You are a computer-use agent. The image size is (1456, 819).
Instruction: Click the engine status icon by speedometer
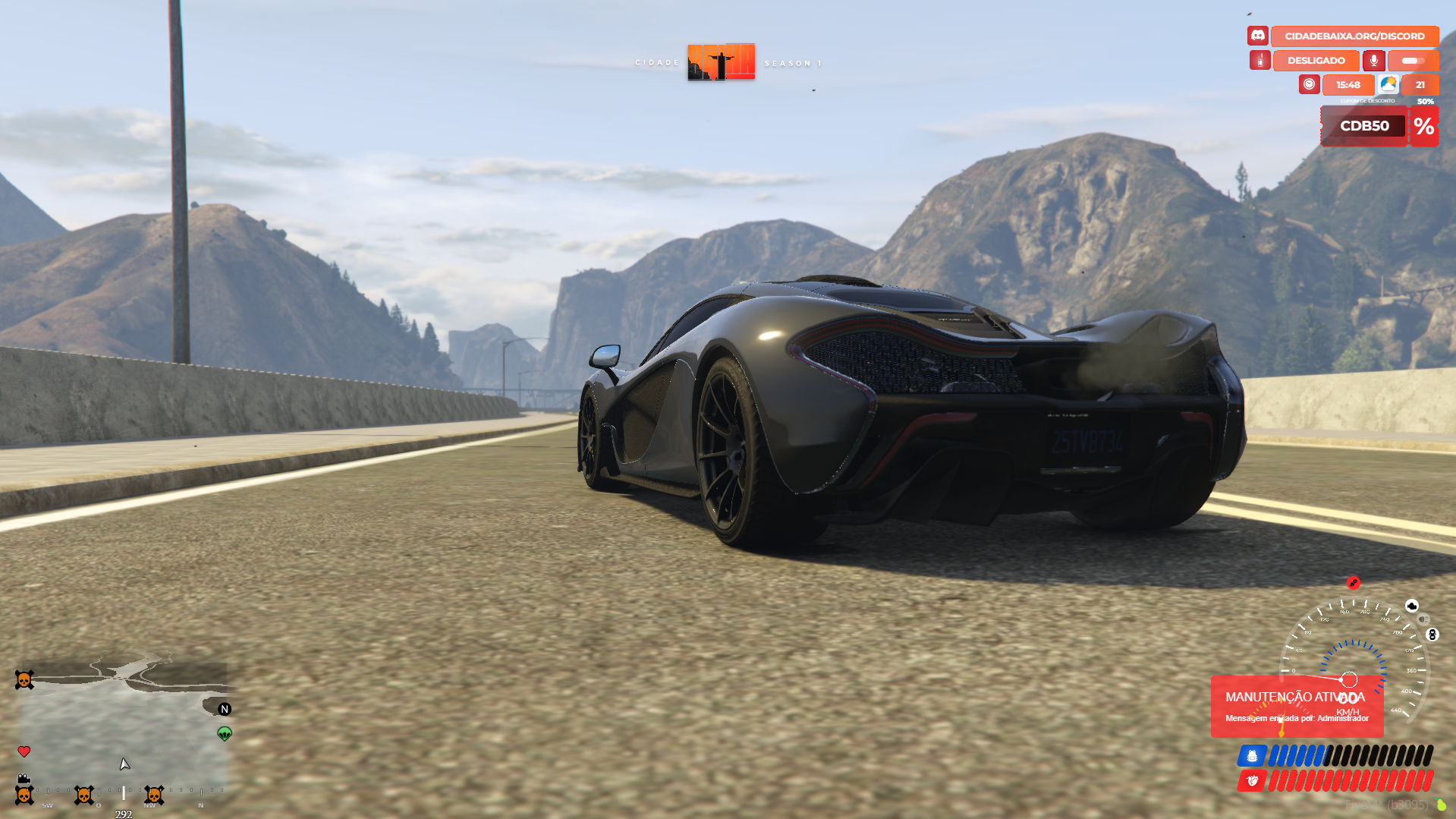point(1411,606)
